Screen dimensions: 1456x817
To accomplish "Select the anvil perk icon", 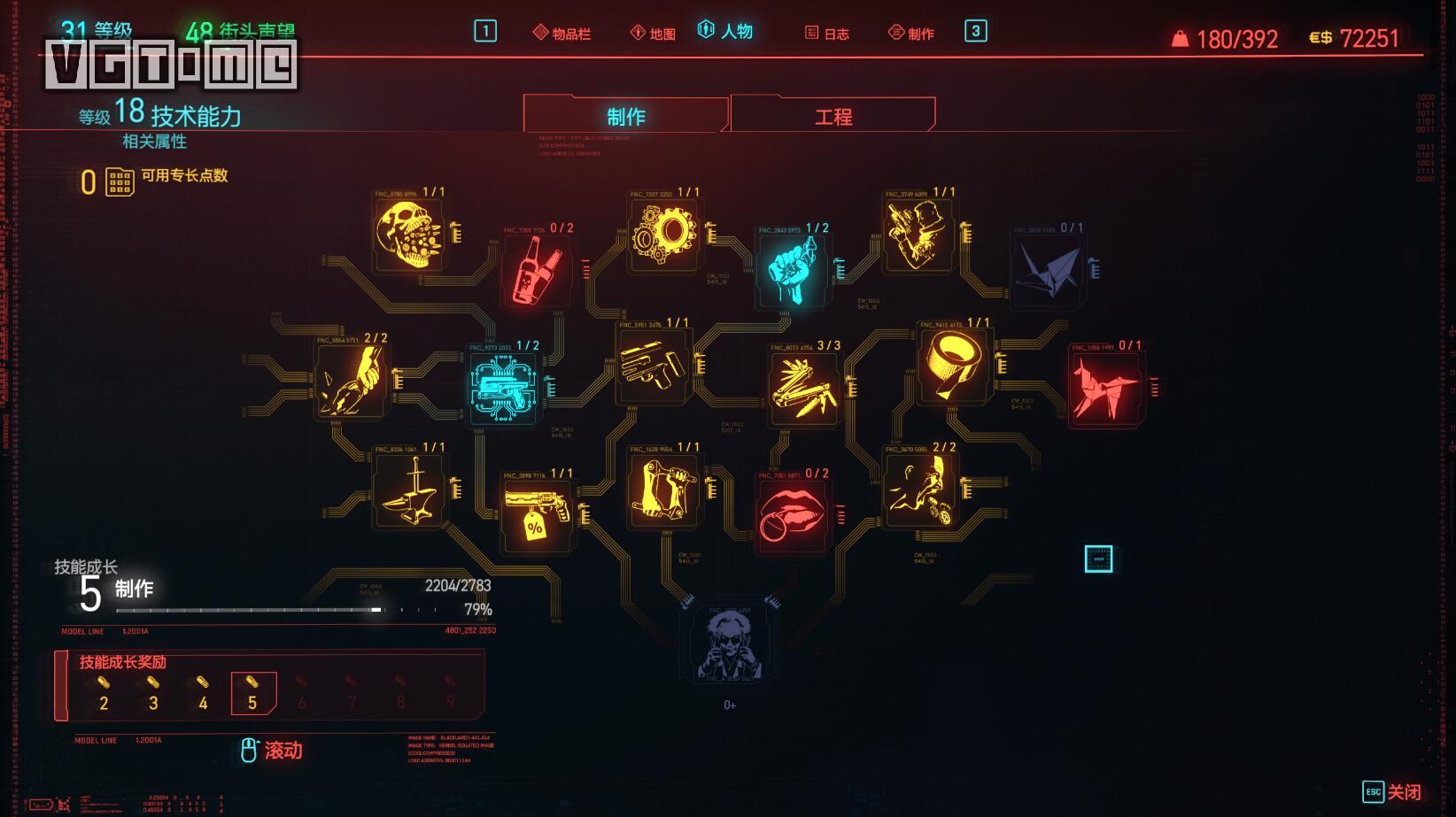I will click(408, 491).
